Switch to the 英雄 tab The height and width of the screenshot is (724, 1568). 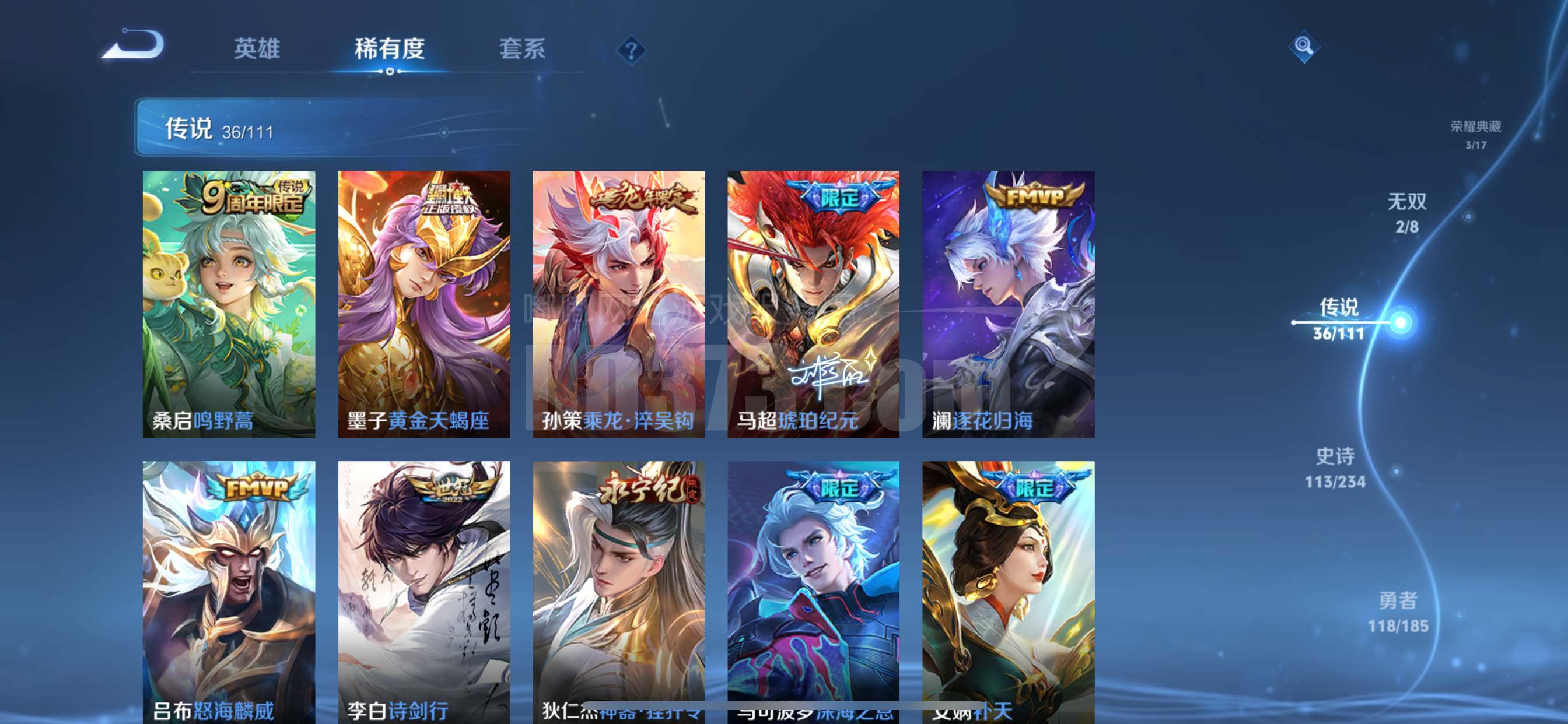pos(257,48)
